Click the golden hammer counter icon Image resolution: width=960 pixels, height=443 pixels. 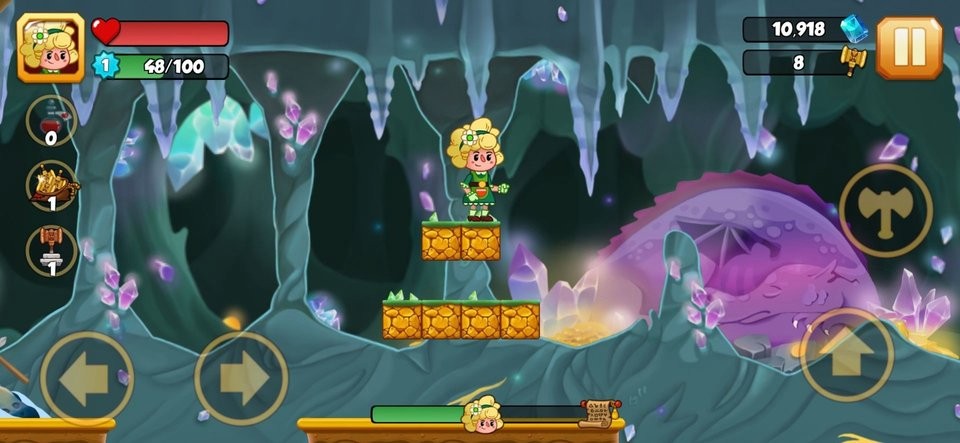(853, 61)
